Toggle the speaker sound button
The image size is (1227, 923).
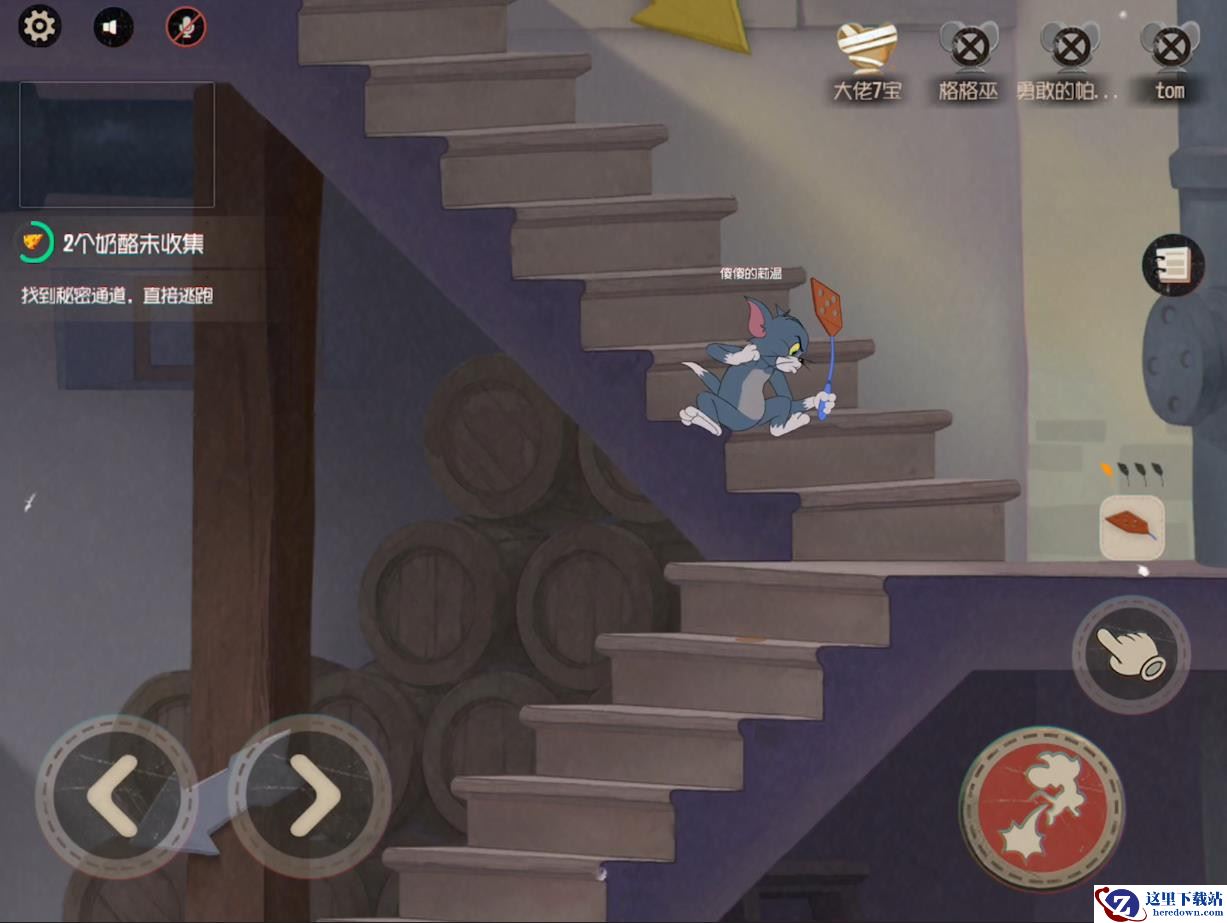(x=113, y=27)
